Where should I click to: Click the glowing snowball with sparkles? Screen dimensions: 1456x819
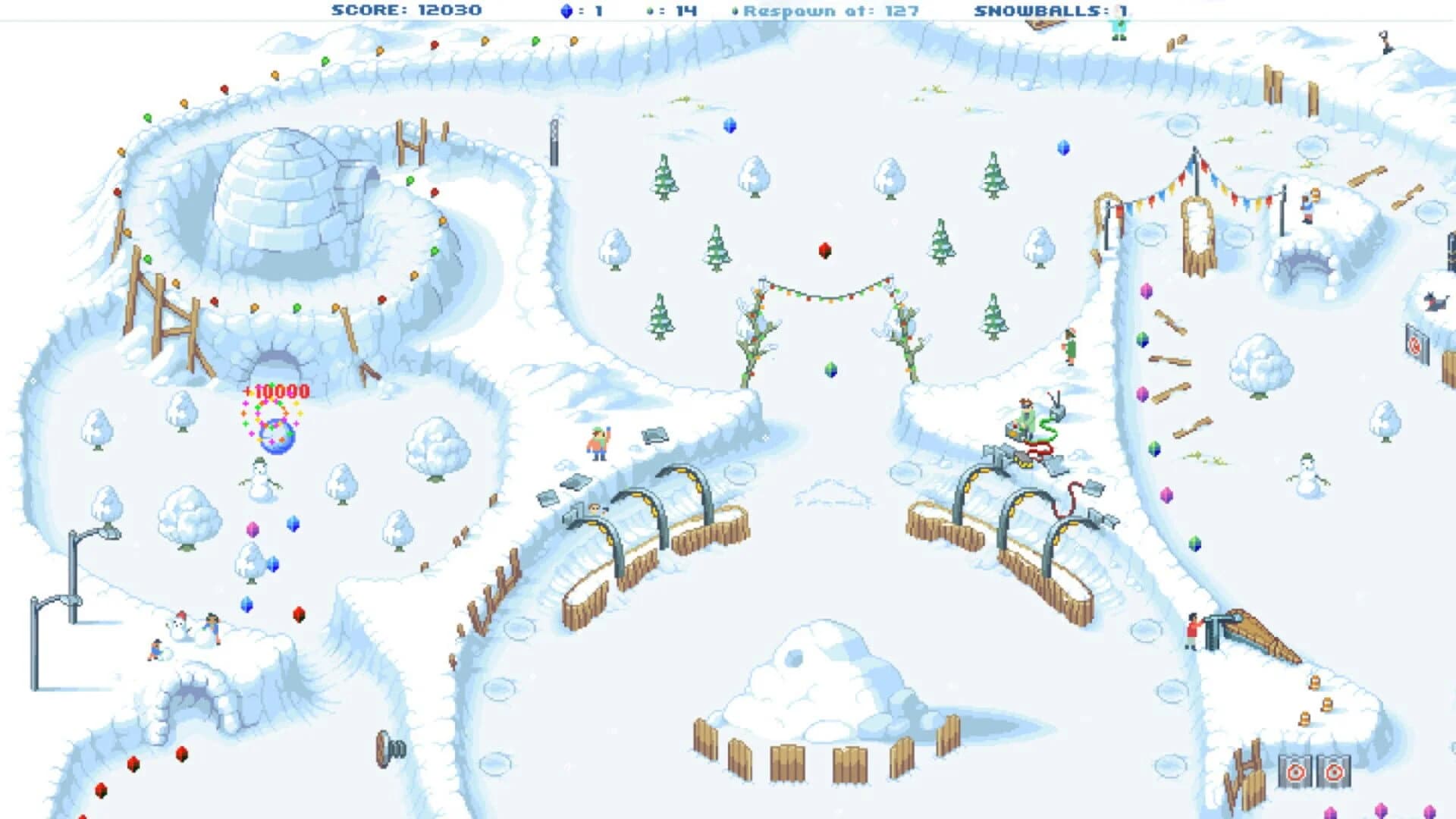coord(276,436)
